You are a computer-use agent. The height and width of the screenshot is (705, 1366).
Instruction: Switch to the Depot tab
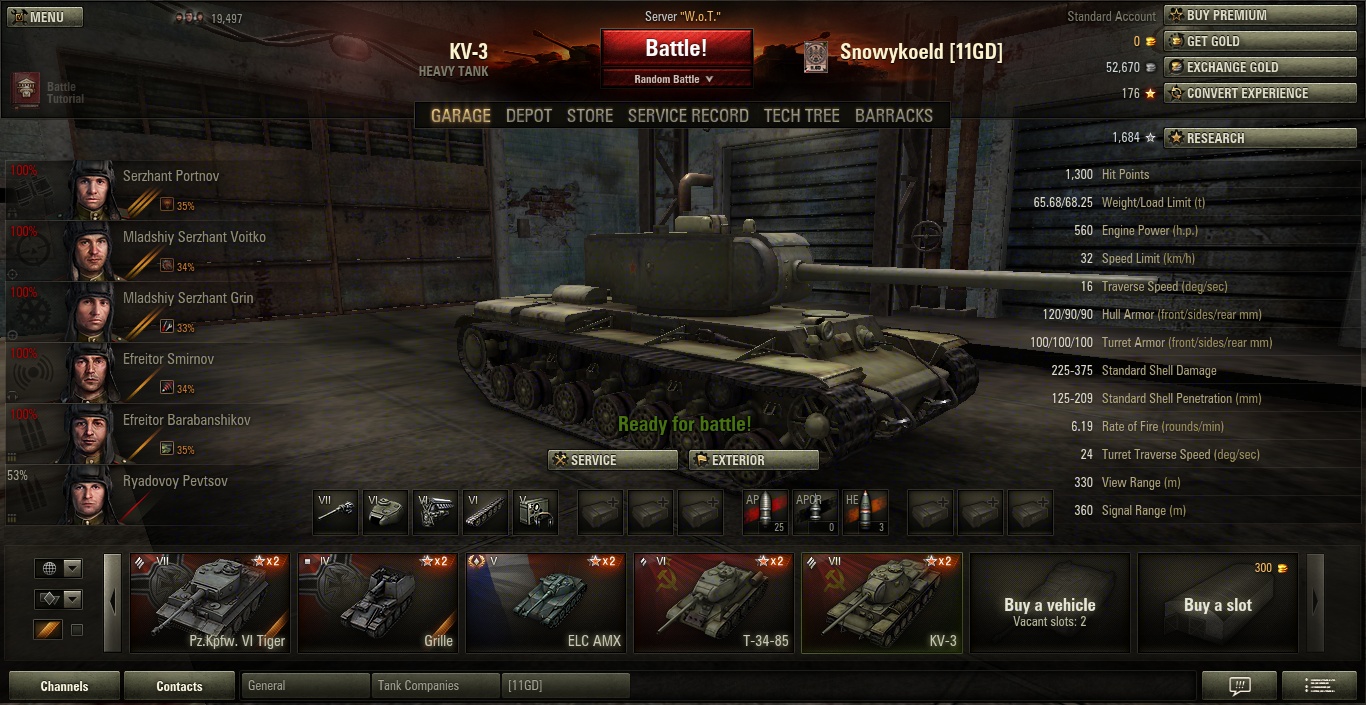point(528,115)
